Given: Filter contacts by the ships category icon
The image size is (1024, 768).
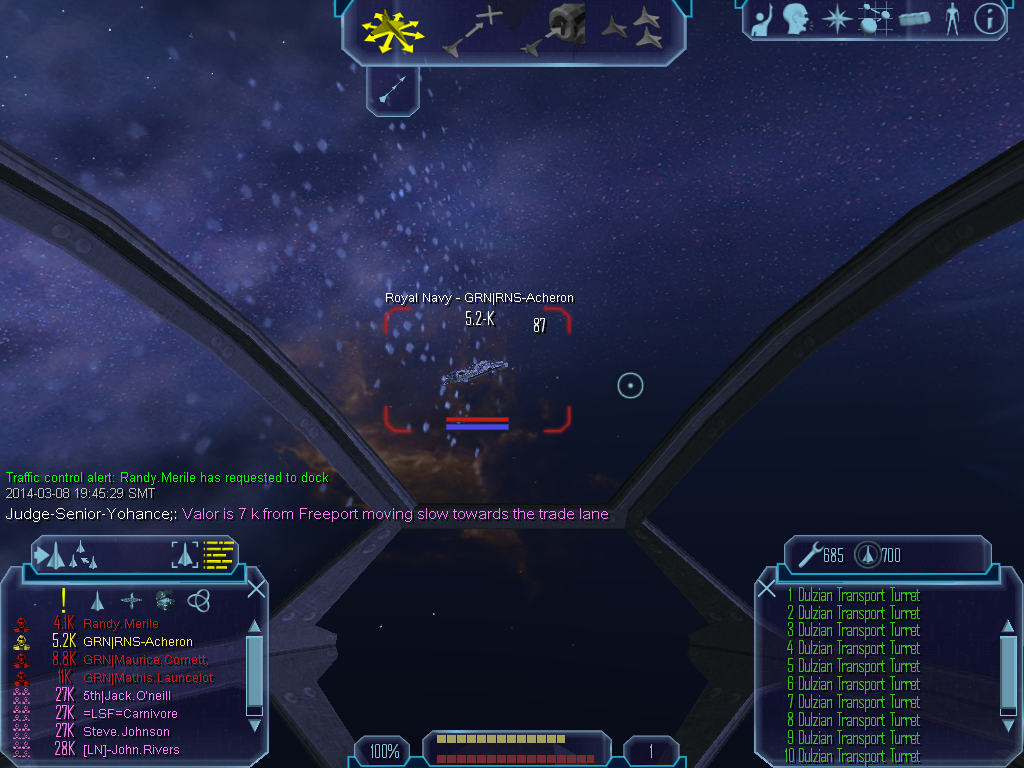Looking at the screenshot, I should click(97, 601).
